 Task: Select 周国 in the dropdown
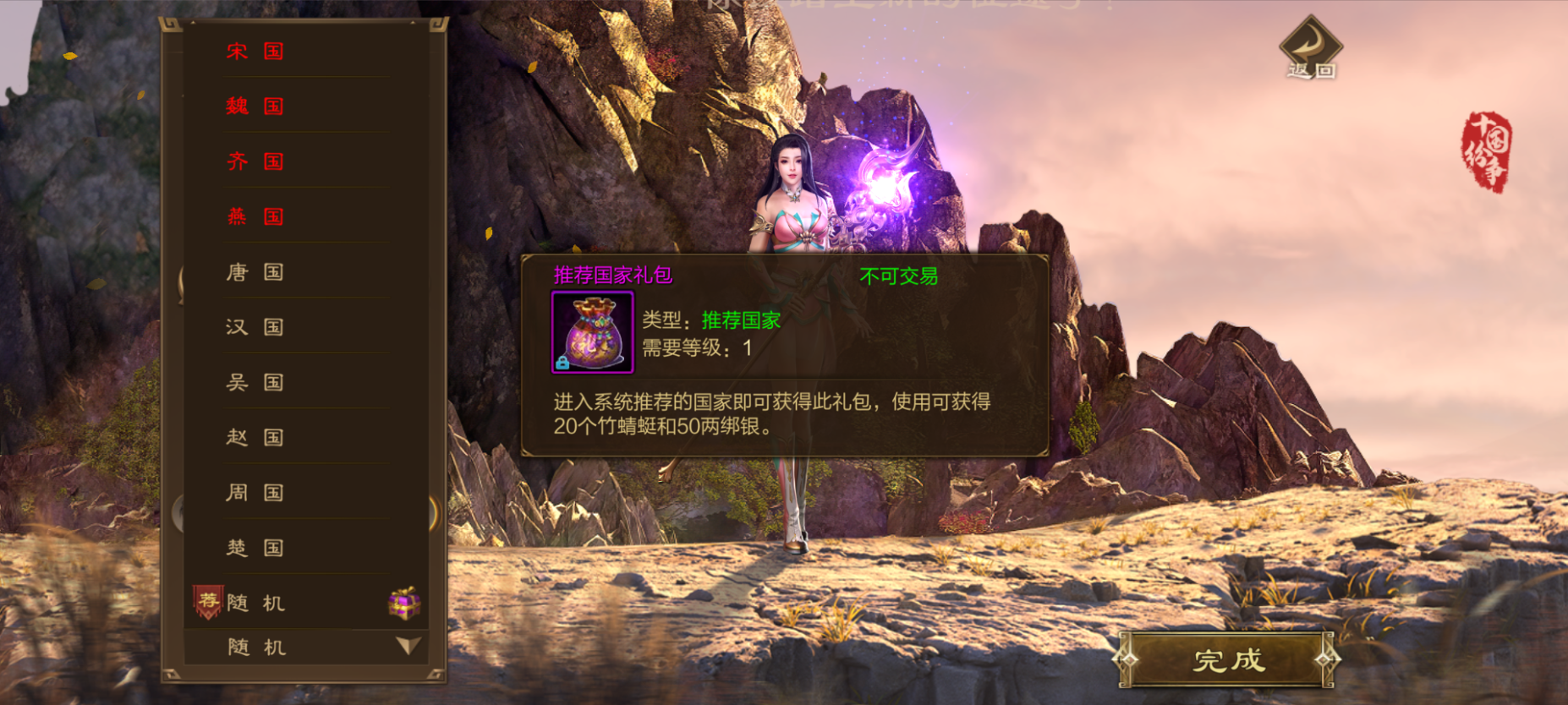[255, 493]
